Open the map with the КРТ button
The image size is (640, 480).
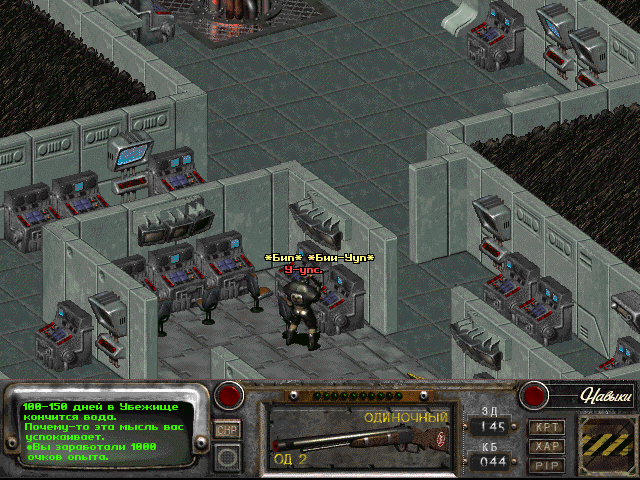pyautogui.click(x=546, y=427)
